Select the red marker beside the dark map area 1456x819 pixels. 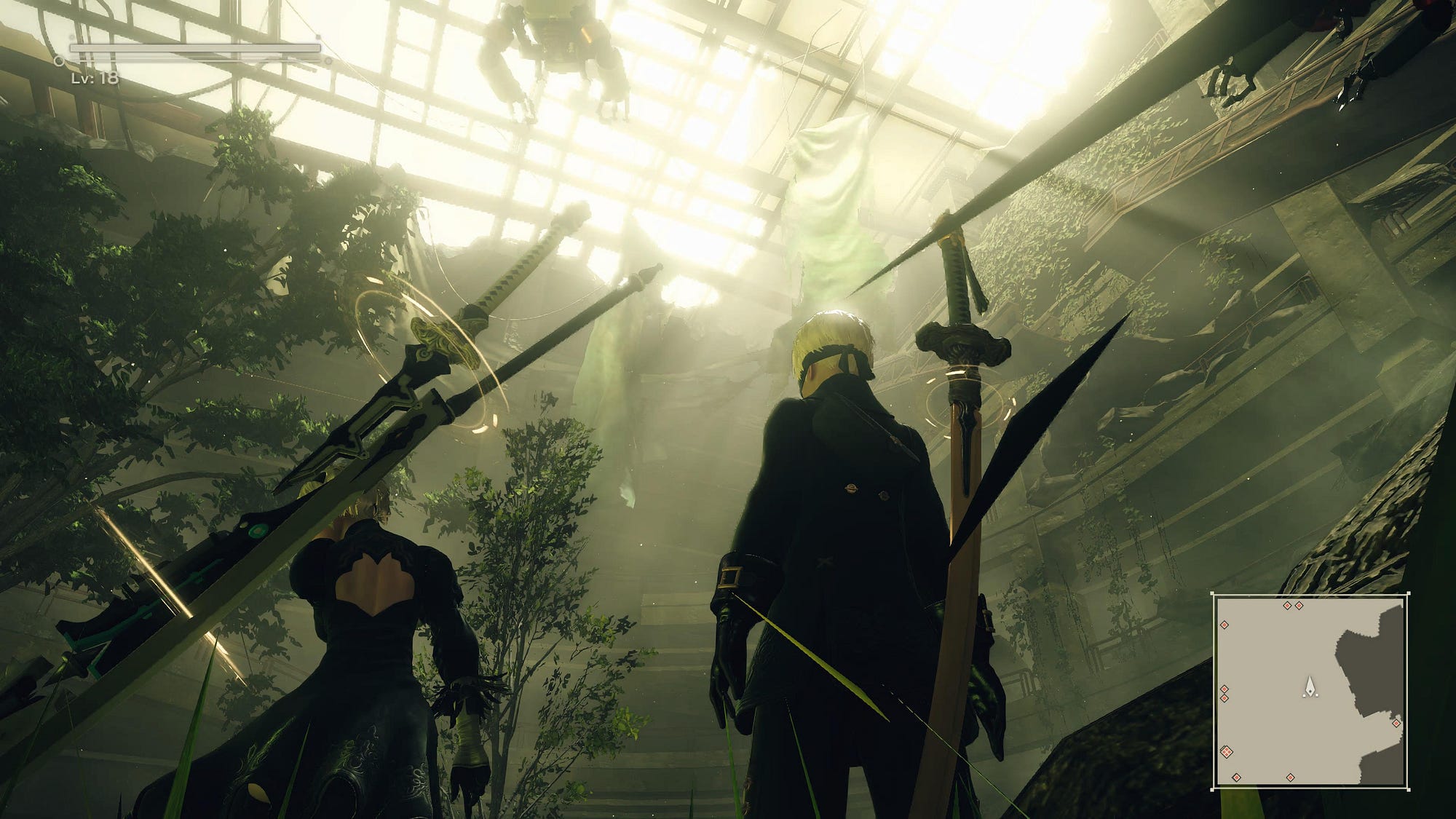[1396, 723]
